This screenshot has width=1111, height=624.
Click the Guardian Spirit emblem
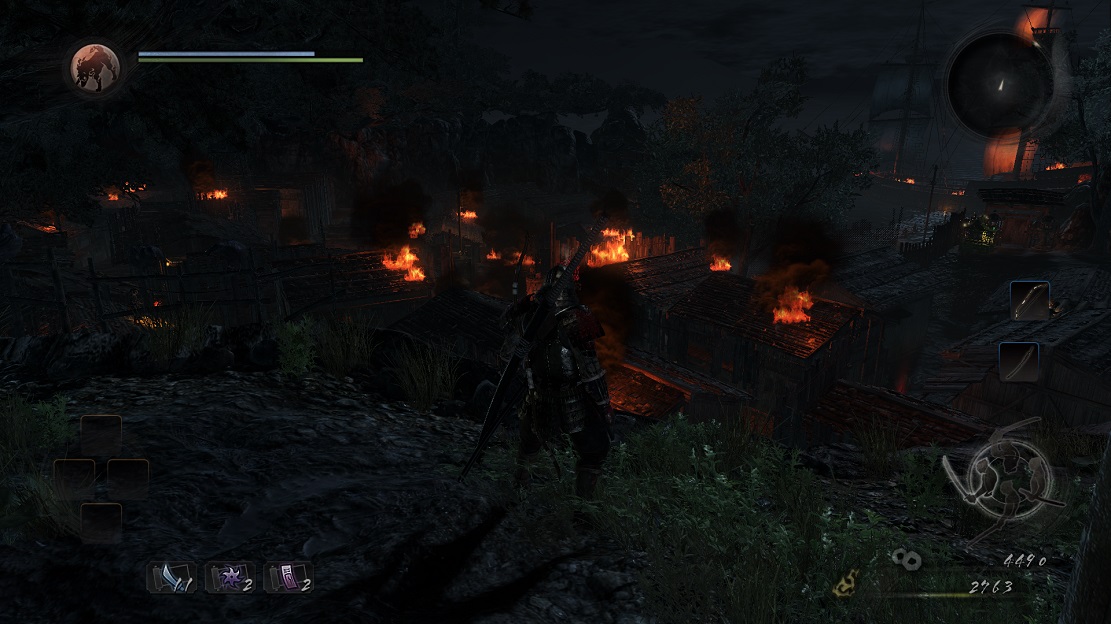click(x=95, y=66)
